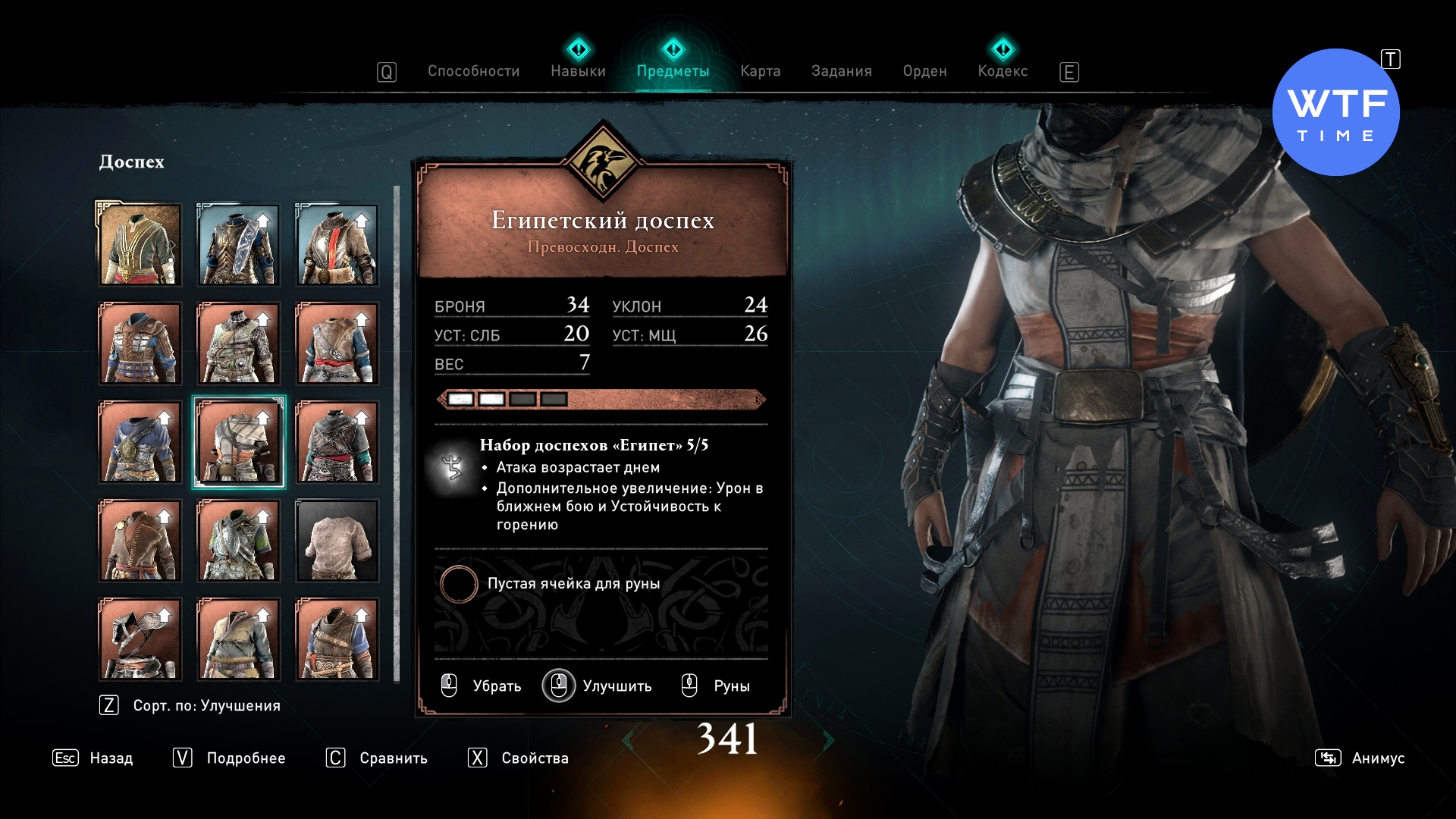Viewport: 1456px width, 819px height.
Task: Open the Навыки tab
Action: [x=578, y=71]
